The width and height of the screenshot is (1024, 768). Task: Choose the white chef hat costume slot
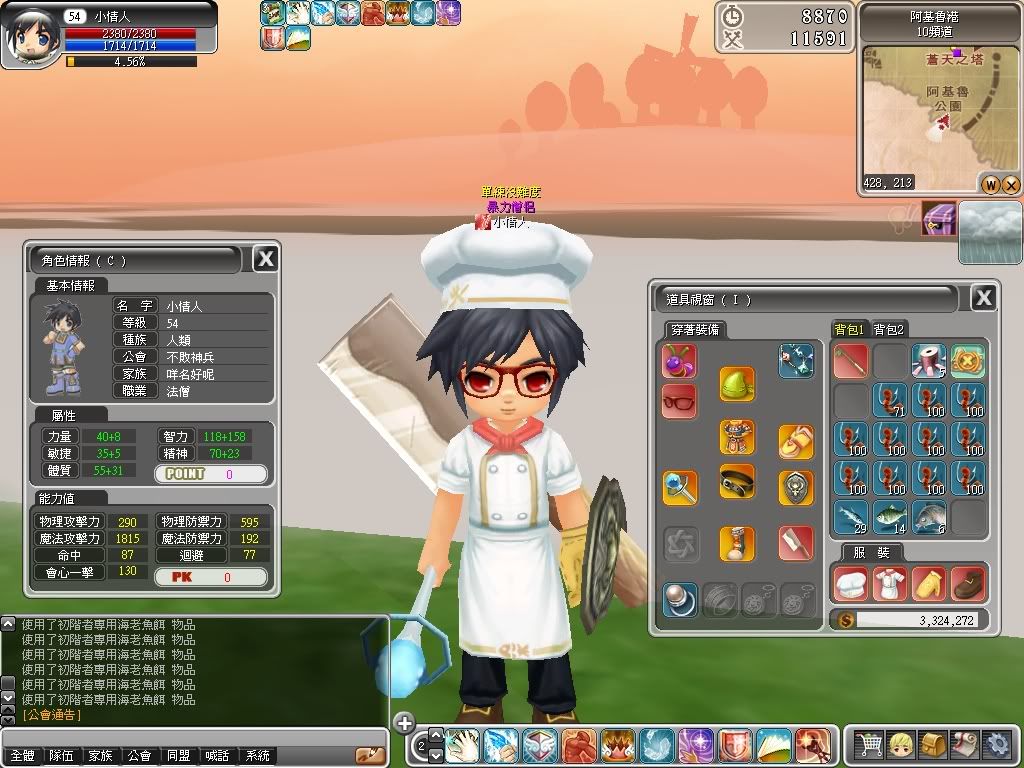click(x=850, y=583)
